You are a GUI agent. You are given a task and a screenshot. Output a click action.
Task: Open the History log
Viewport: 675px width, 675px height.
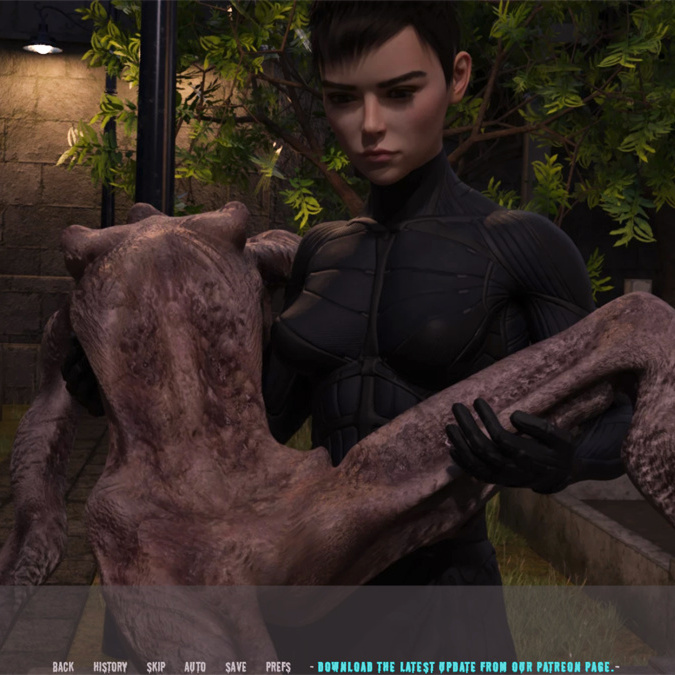tap(110, 667)
